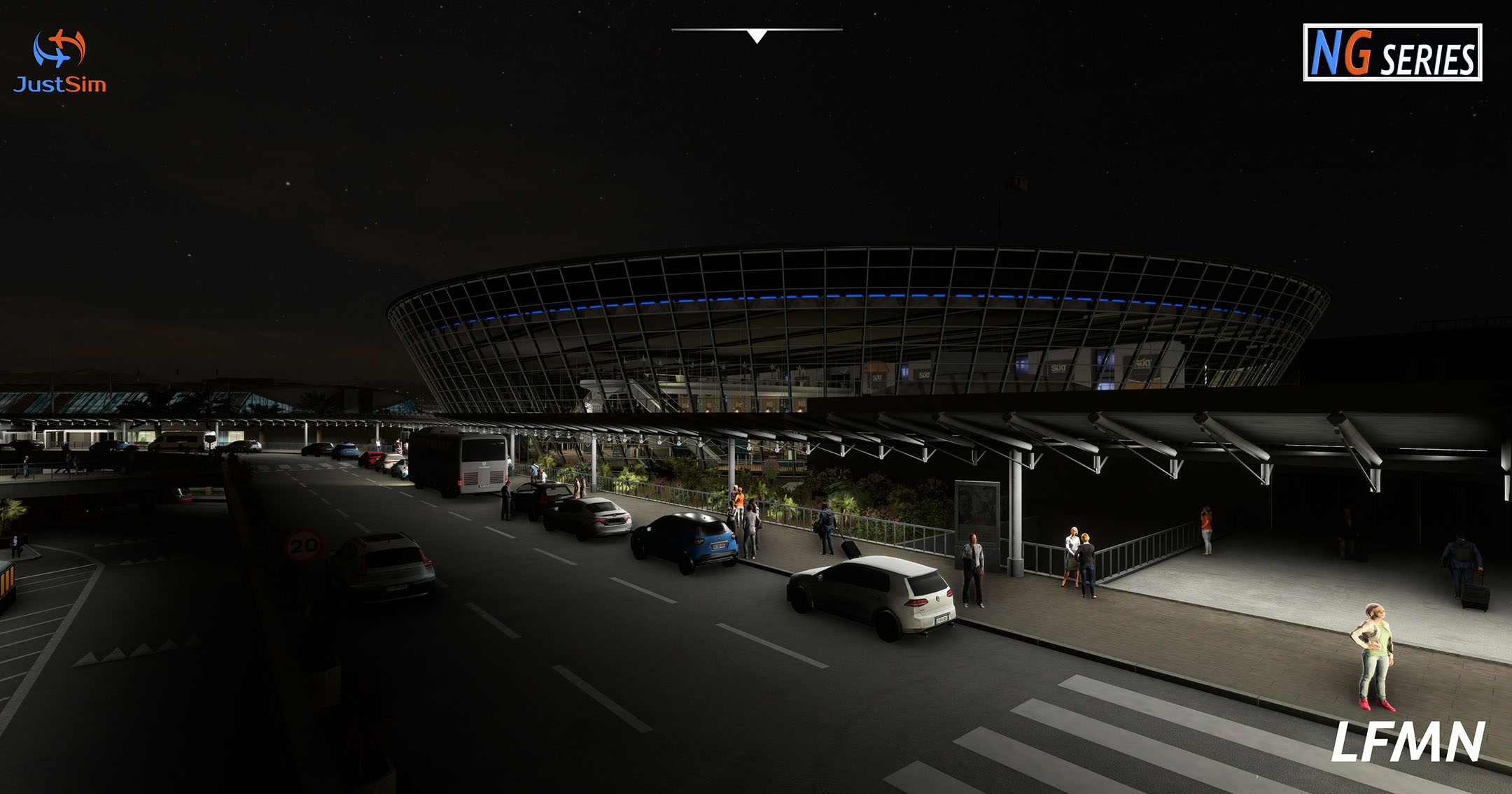Screen dimensions: 1512x794
Task: Expand the top toolbar drop-down arrow handle
Action: tap(757, 35)
